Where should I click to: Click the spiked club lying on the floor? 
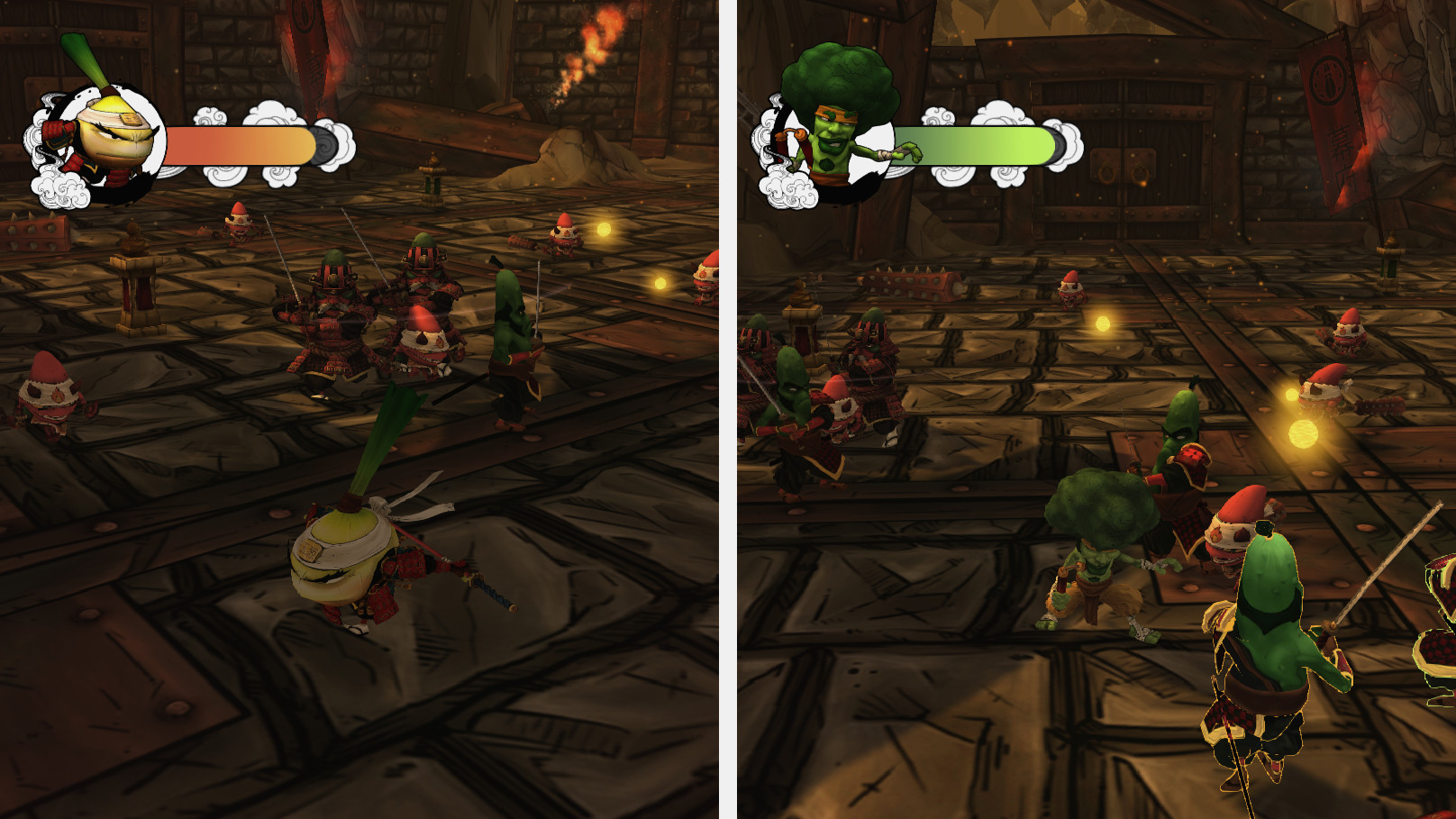910,284
